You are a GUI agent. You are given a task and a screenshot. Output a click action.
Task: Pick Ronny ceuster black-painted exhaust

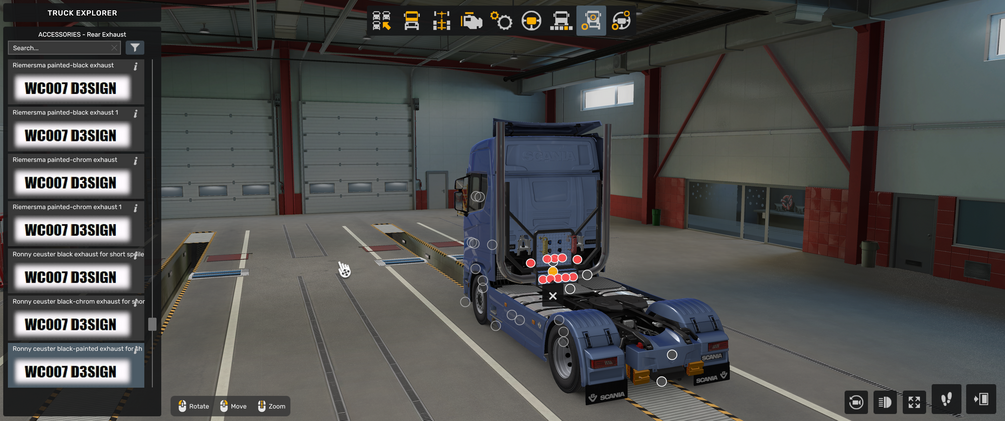coord(70,371)
